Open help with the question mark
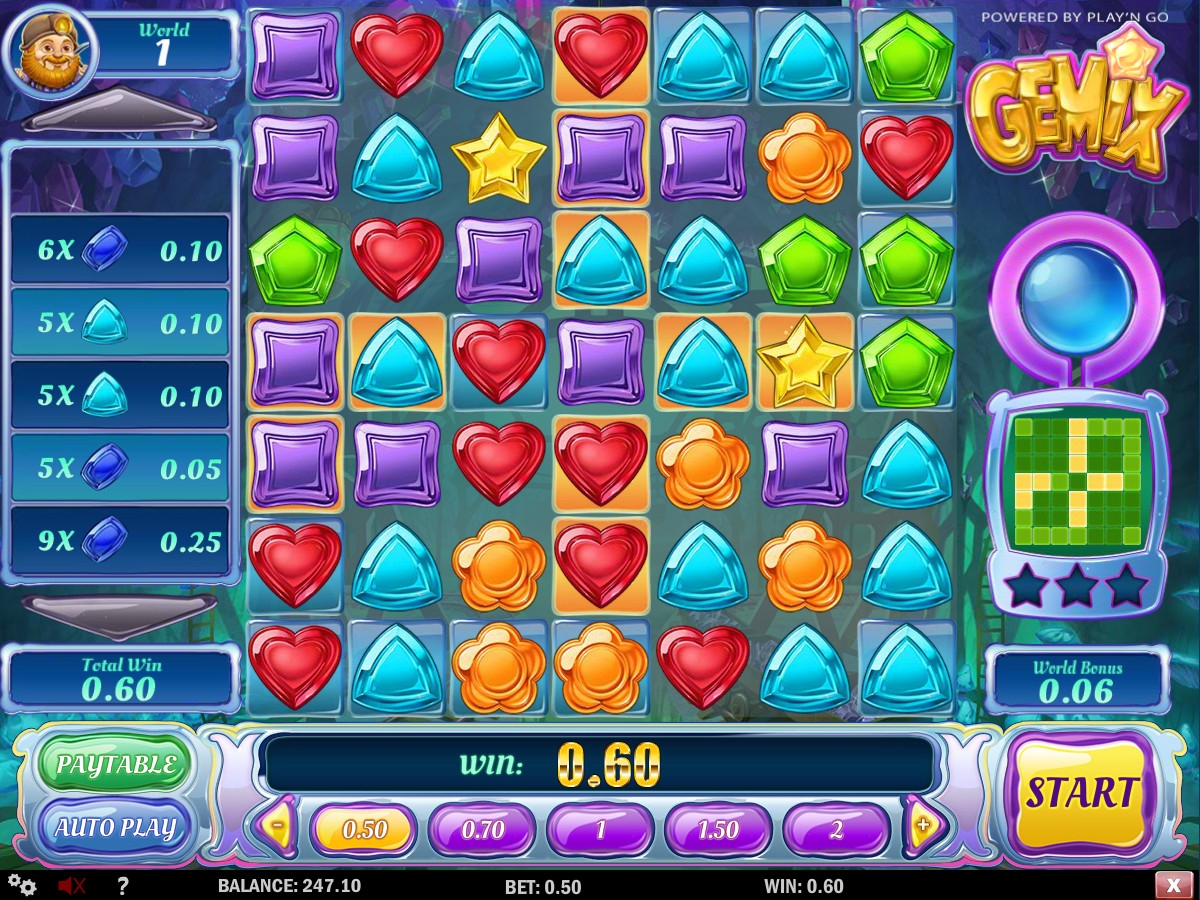The width and height of the screenshot is (1200, 900). [123, 885]
